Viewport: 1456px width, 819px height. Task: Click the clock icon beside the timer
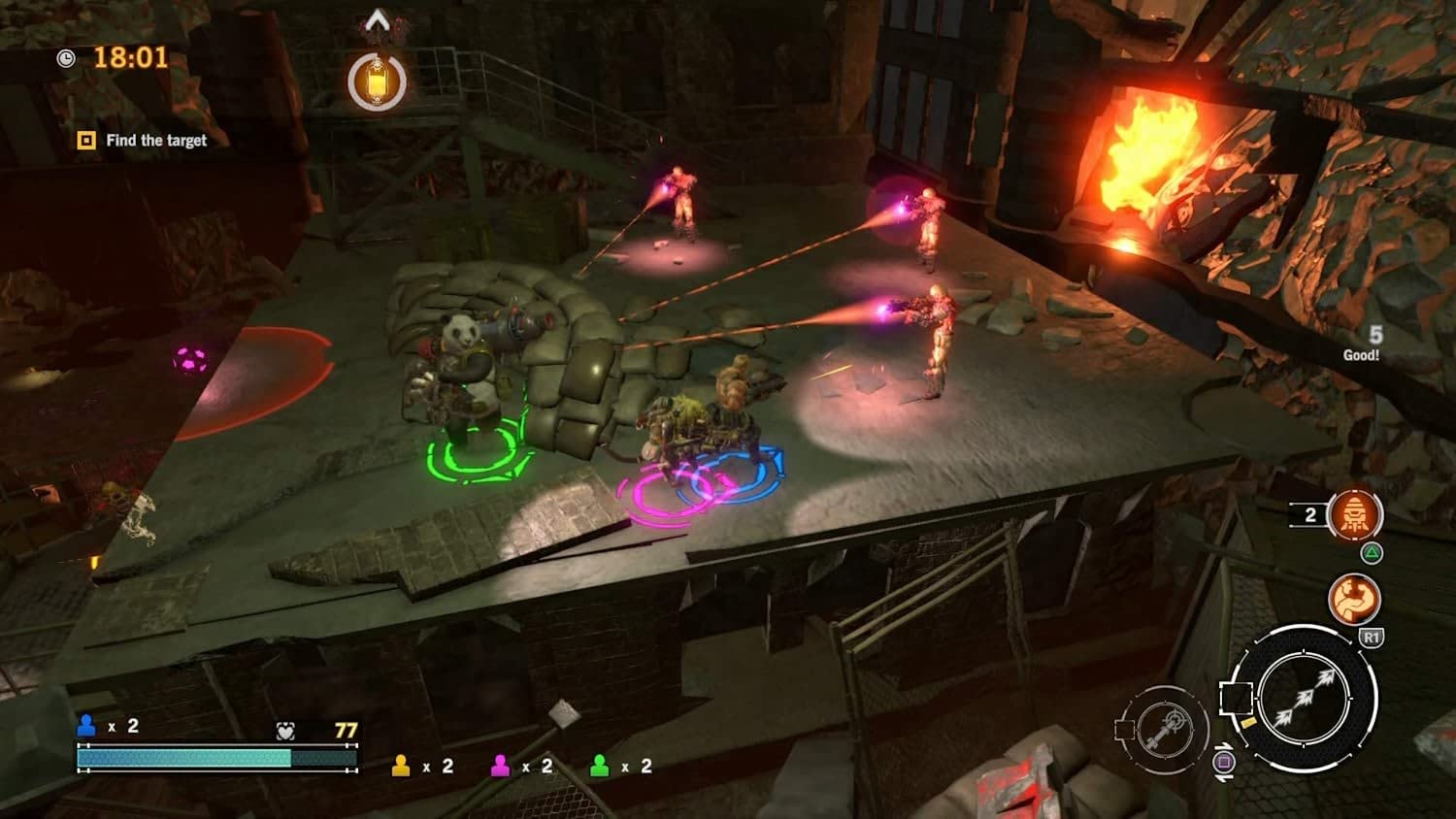pos(65,58)
